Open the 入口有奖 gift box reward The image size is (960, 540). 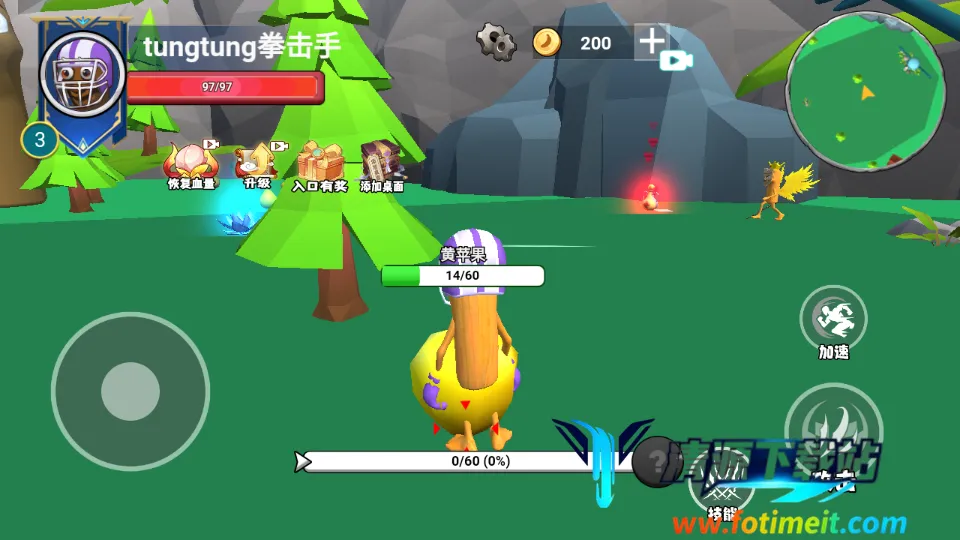click(x=320, y=161)
